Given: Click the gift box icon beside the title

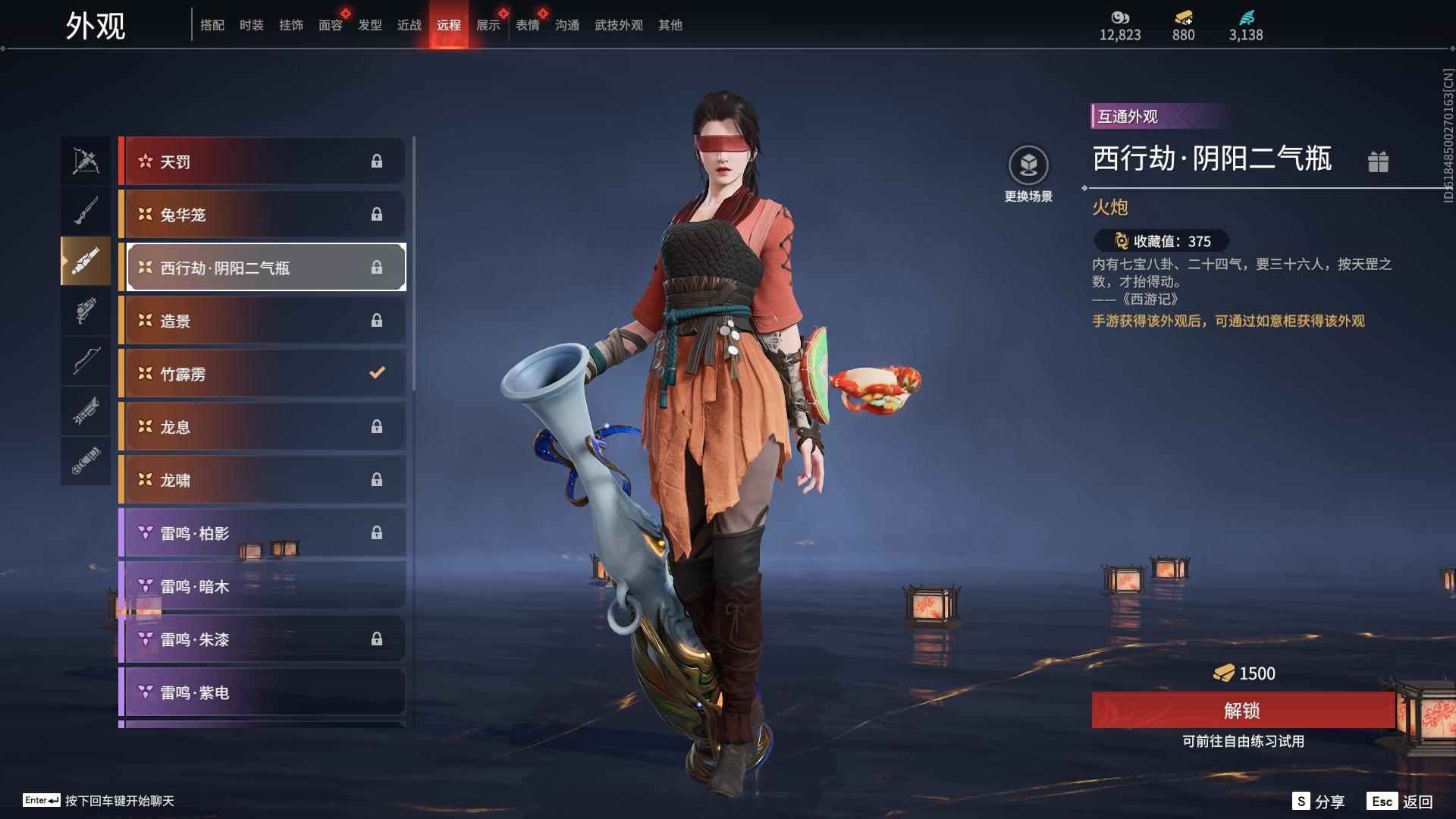Looking at the screenshot, I should coord(1378,162).
